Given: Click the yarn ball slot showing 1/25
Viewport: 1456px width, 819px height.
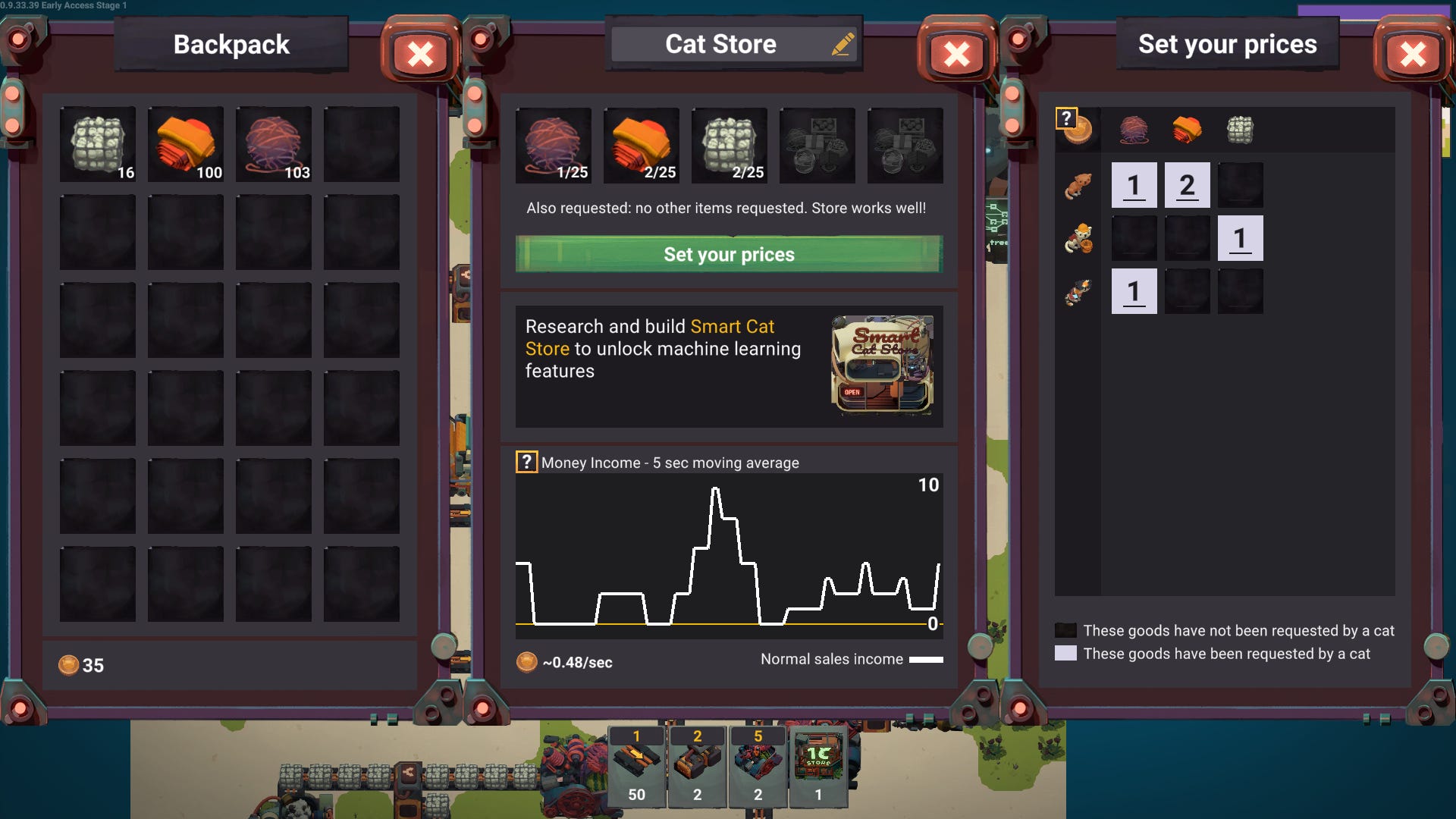Looking at the screenshot, I should pos(553,145).
